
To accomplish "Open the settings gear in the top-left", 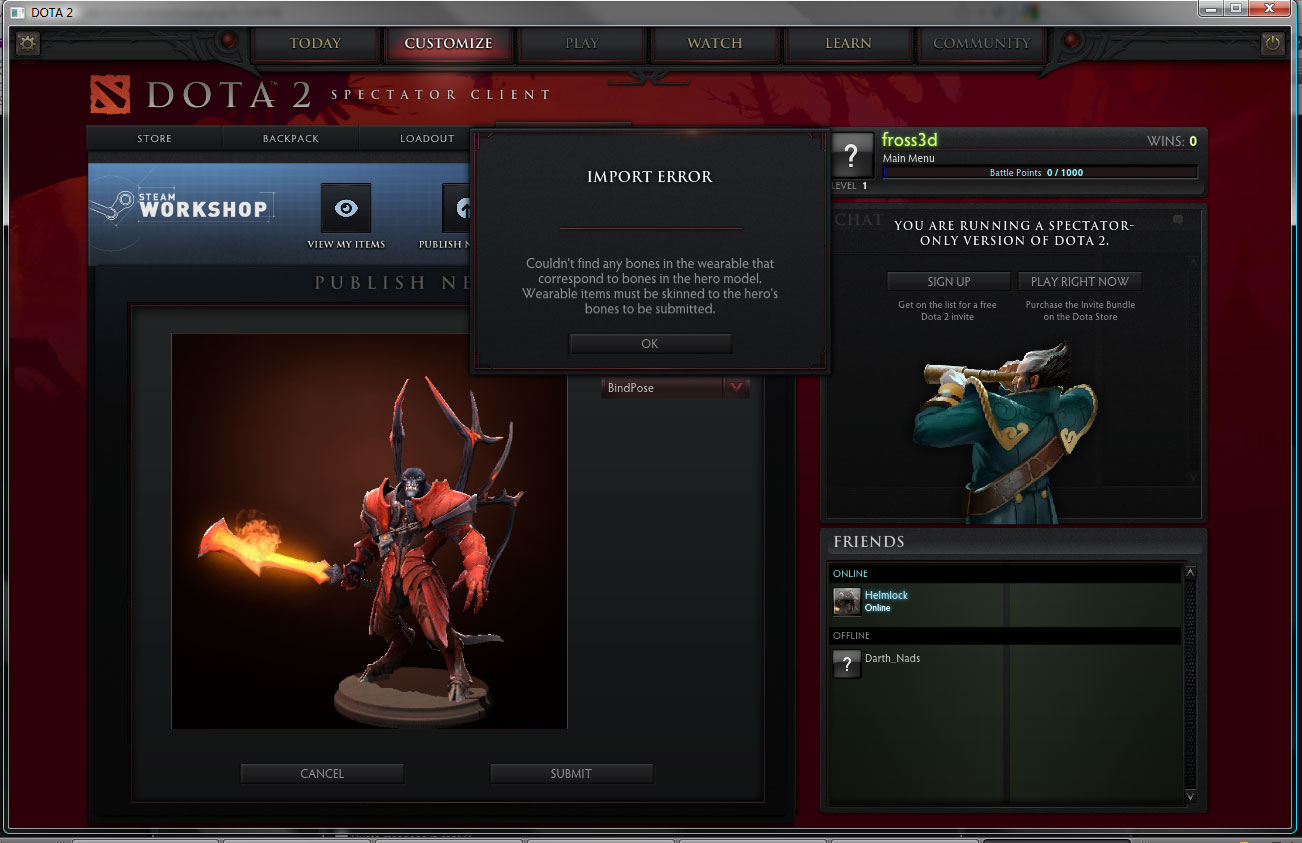I will 27,43.
